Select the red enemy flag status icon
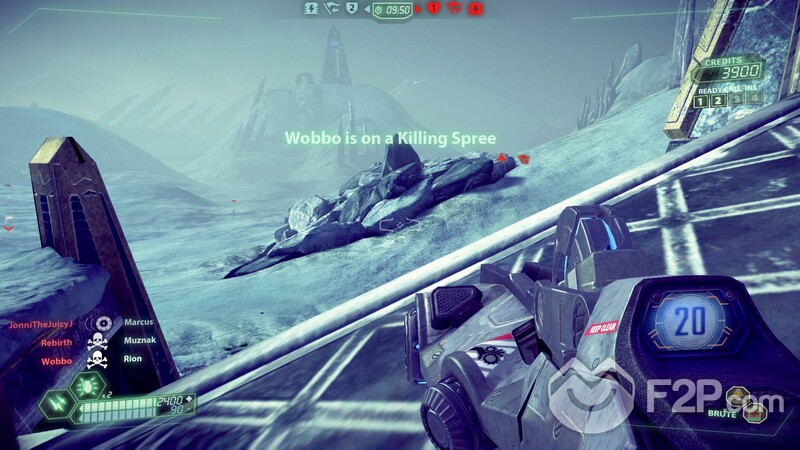The height and width of the screenshot is (450, 800). pos(455,8)
